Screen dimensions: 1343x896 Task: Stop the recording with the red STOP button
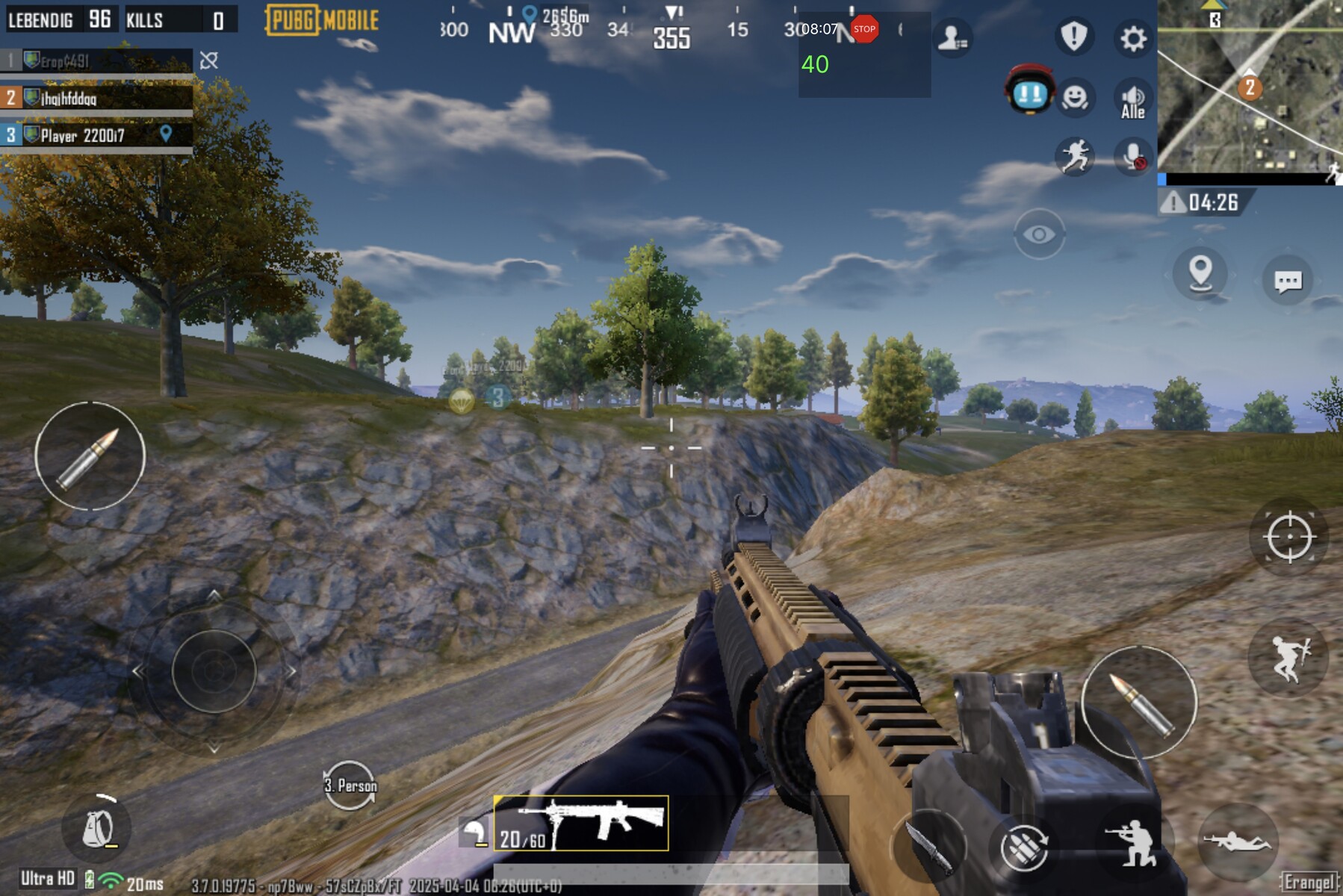(x=864, y=29)
